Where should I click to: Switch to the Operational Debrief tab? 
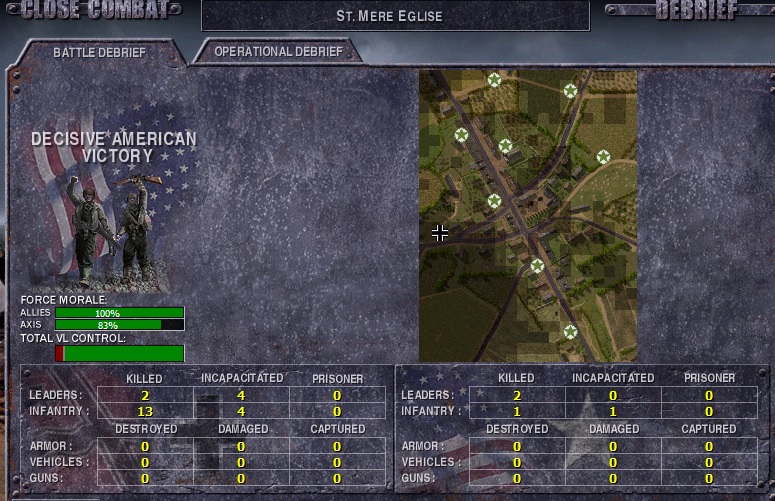277,51
